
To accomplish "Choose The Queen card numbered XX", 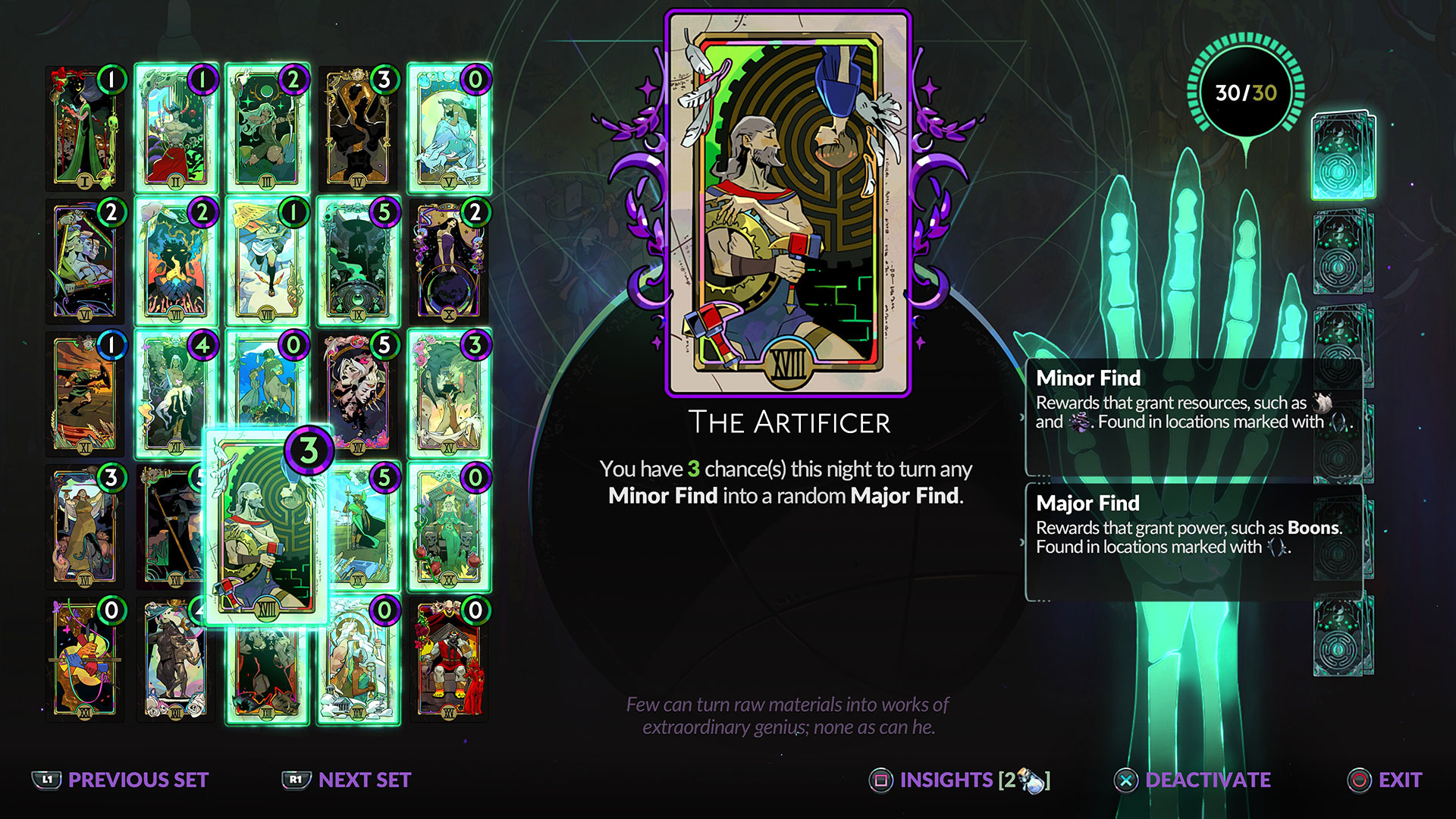I will pos(449,527).
